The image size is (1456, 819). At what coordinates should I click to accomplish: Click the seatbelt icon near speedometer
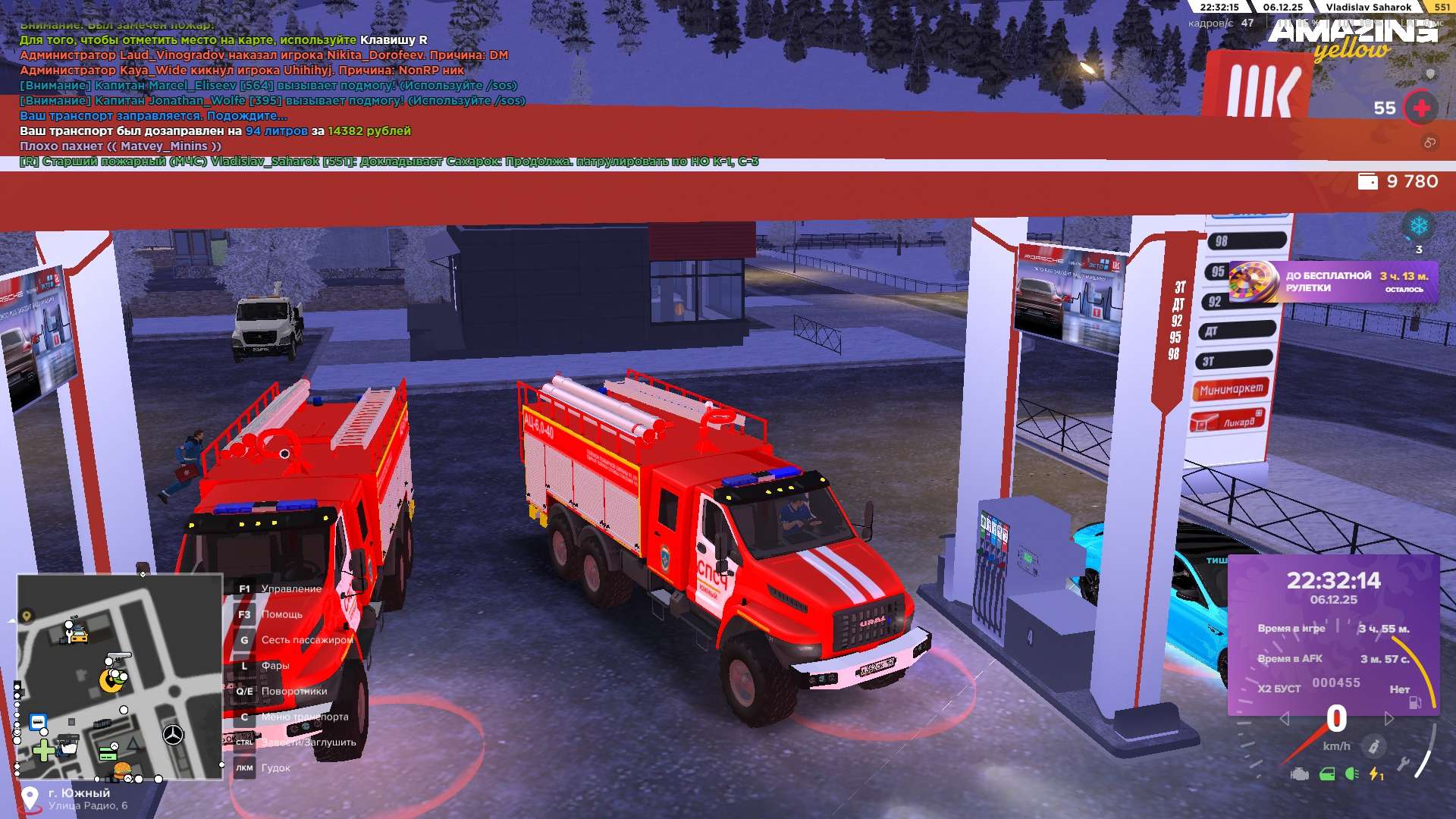pos(1373,747)
